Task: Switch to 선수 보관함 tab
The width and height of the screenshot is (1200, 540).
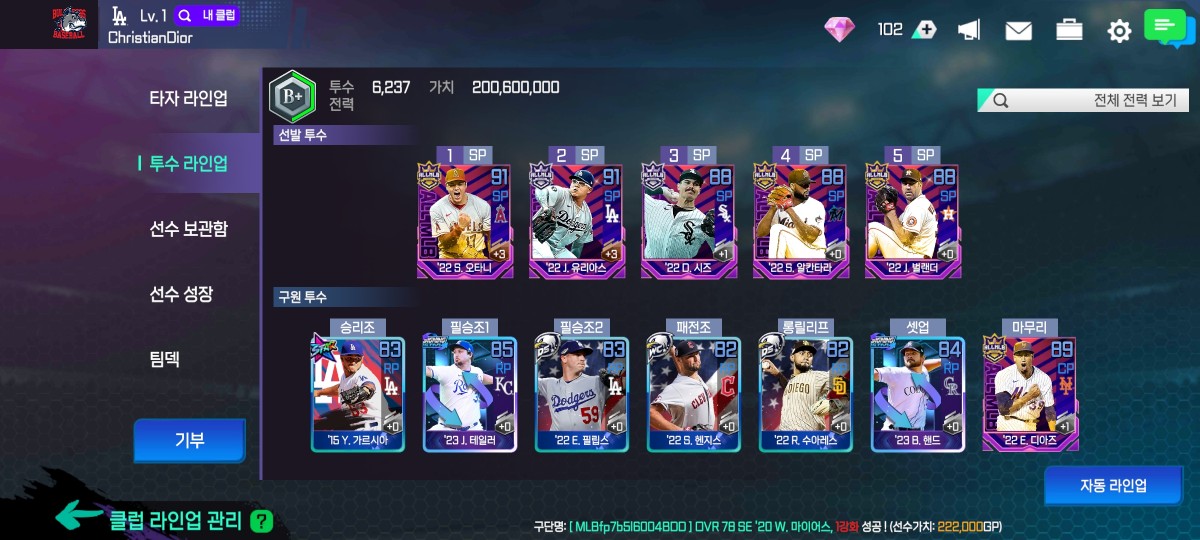Action: pos(188,229)
